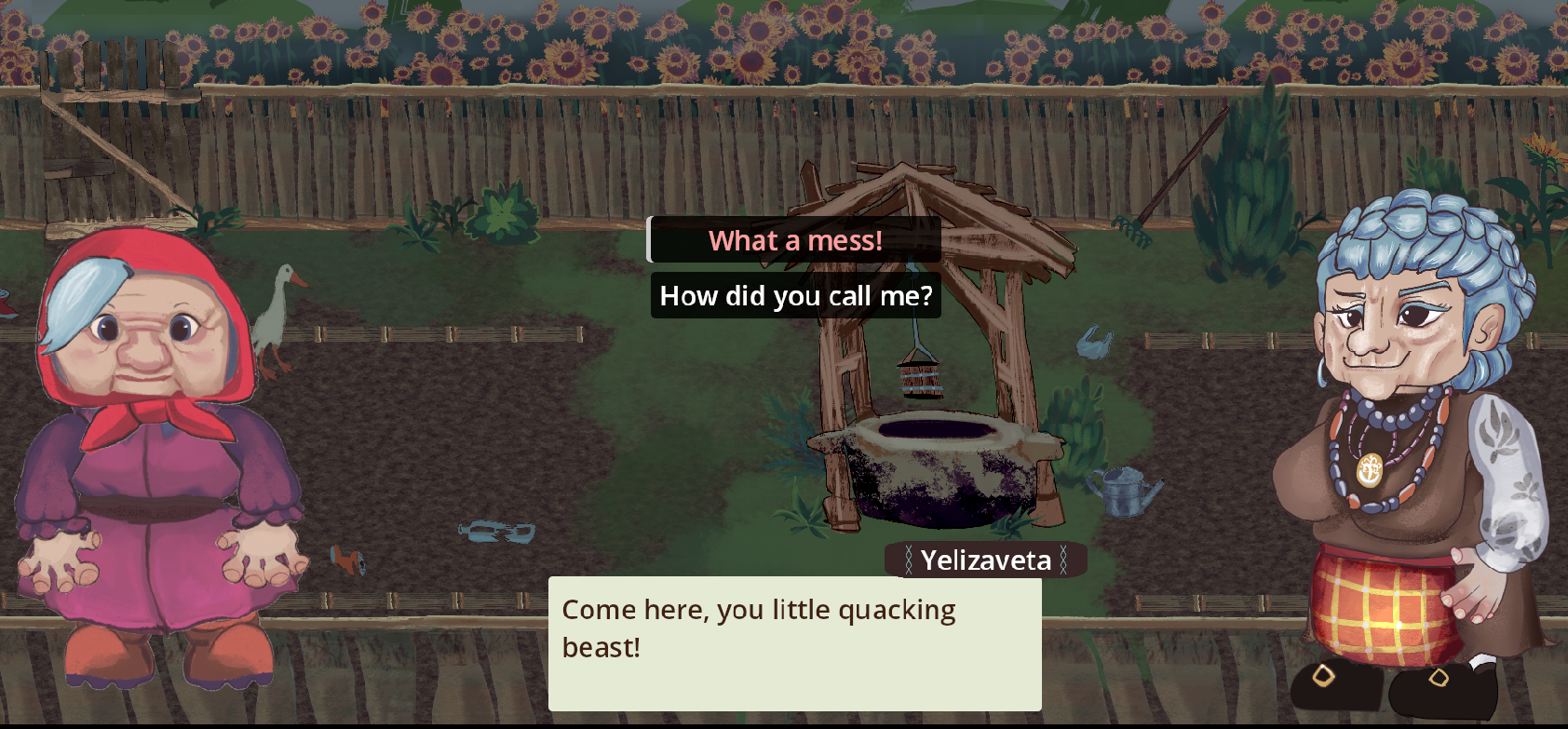1568x729 pixels.
Task: Continue Yelizaveta's dialogue text box
Action: click(794, 643)
